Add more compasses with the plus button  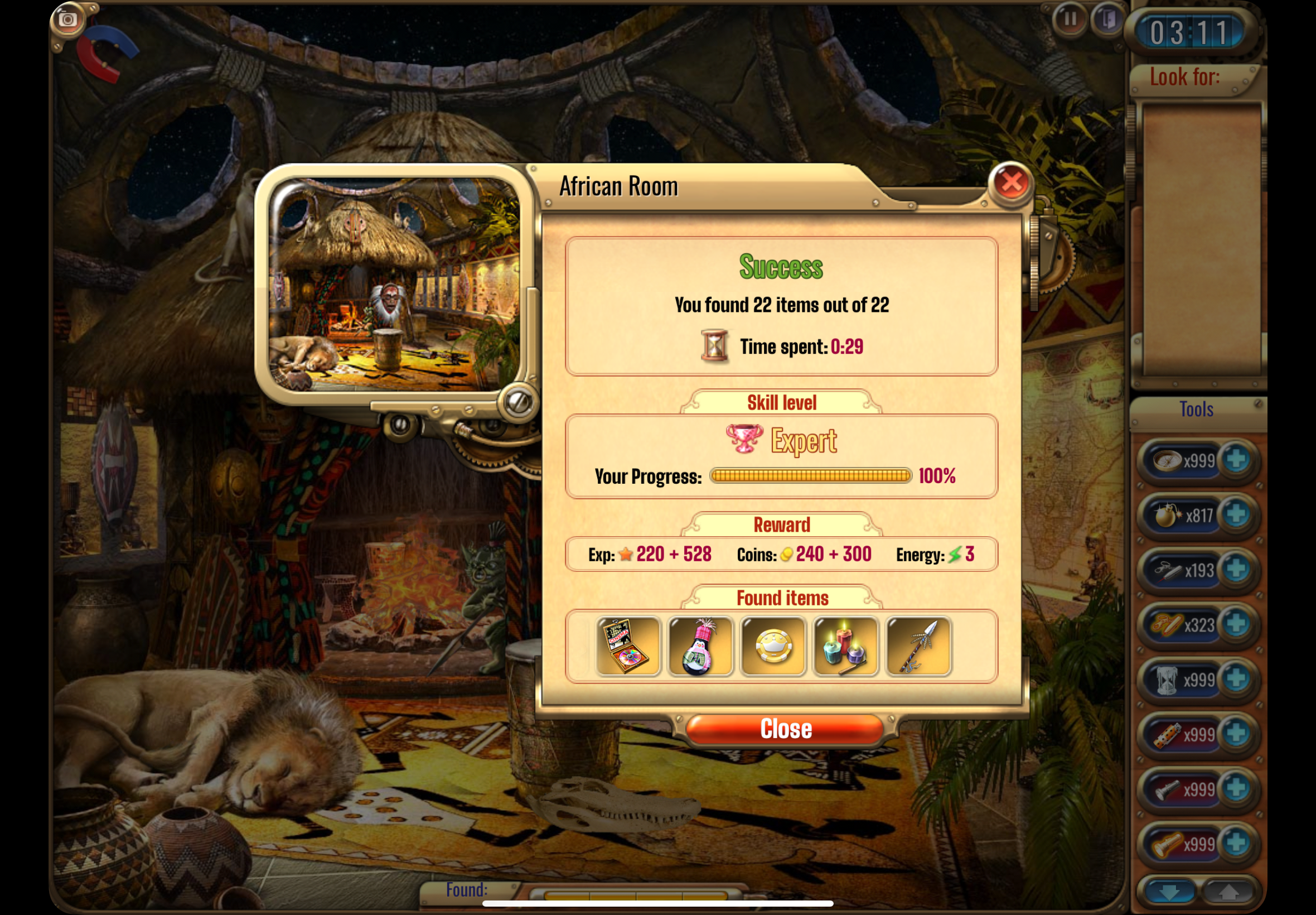coord(1236,460)
